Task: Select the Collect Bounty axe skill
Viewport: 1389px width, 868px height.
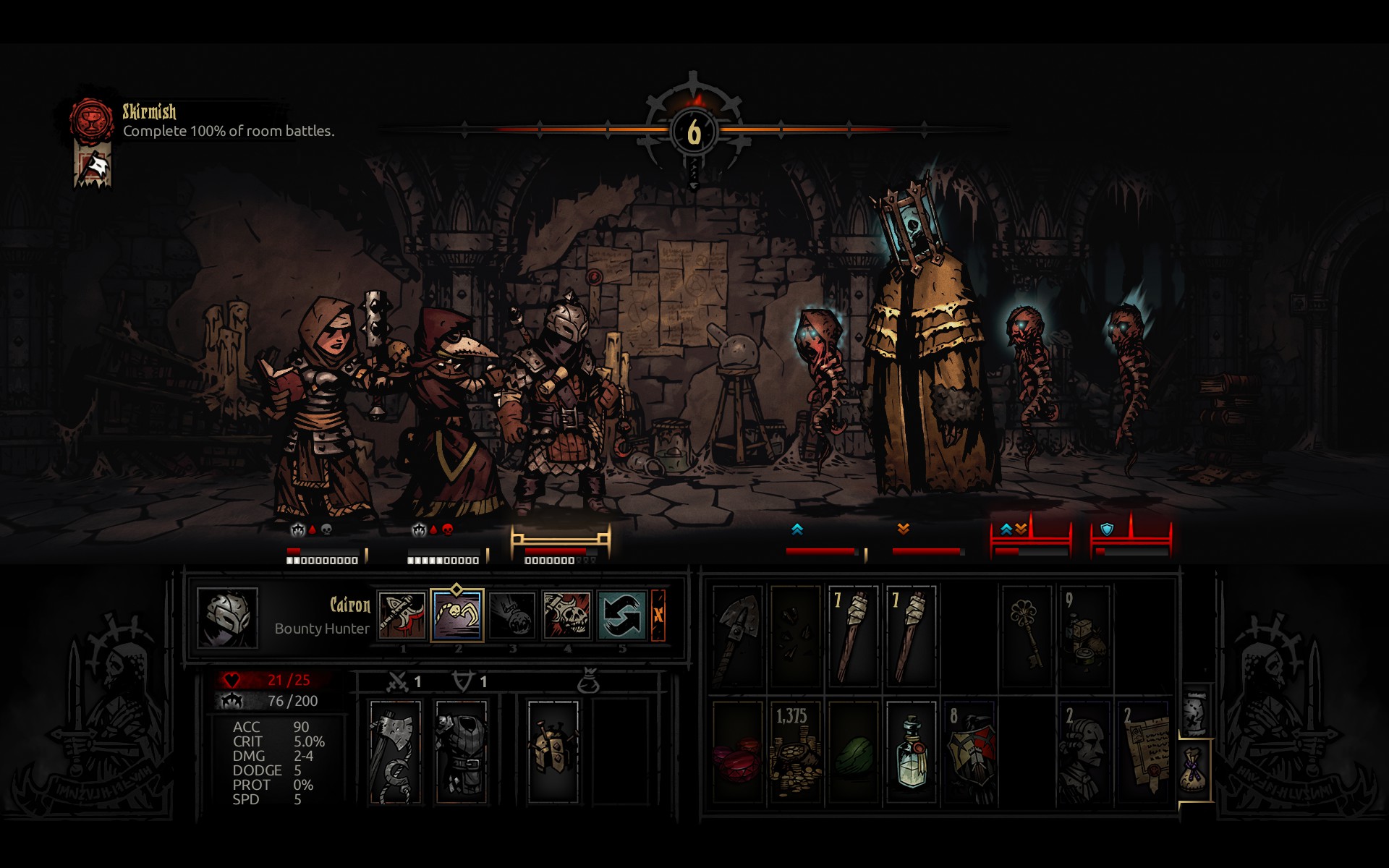Action: coord(402,616)
